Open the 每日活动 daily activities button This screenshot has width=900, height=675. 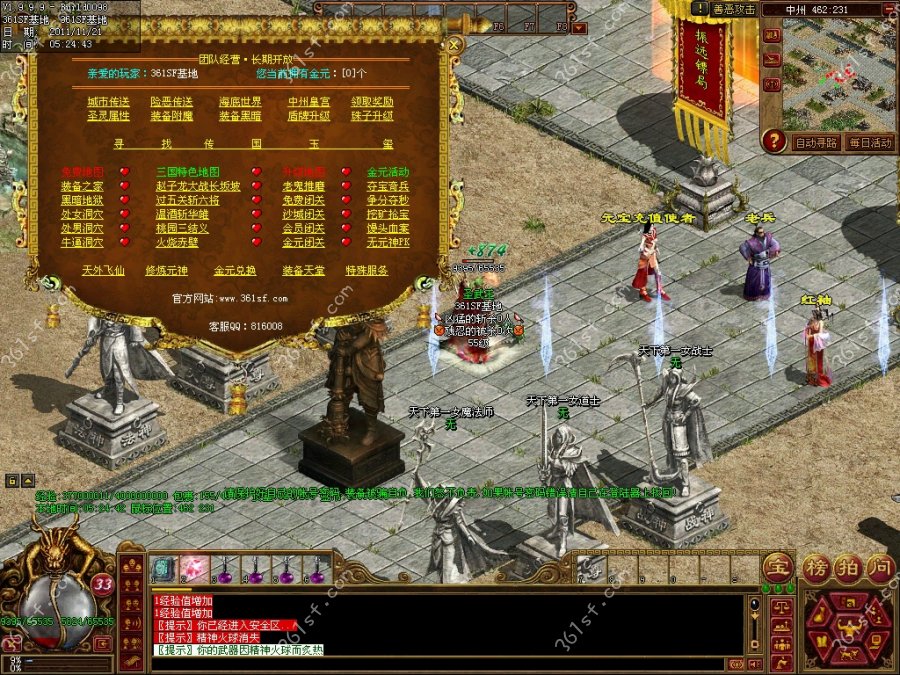pos(869,143)
